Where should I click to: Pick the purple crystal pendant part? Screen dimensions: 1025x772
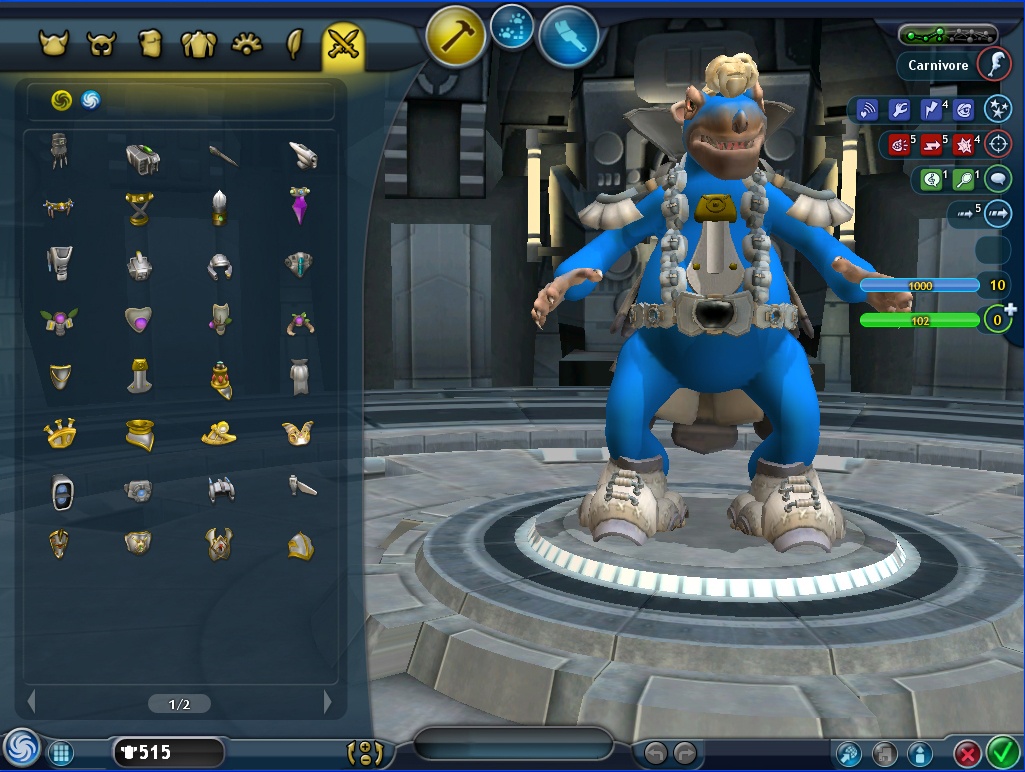pos(300,205)
